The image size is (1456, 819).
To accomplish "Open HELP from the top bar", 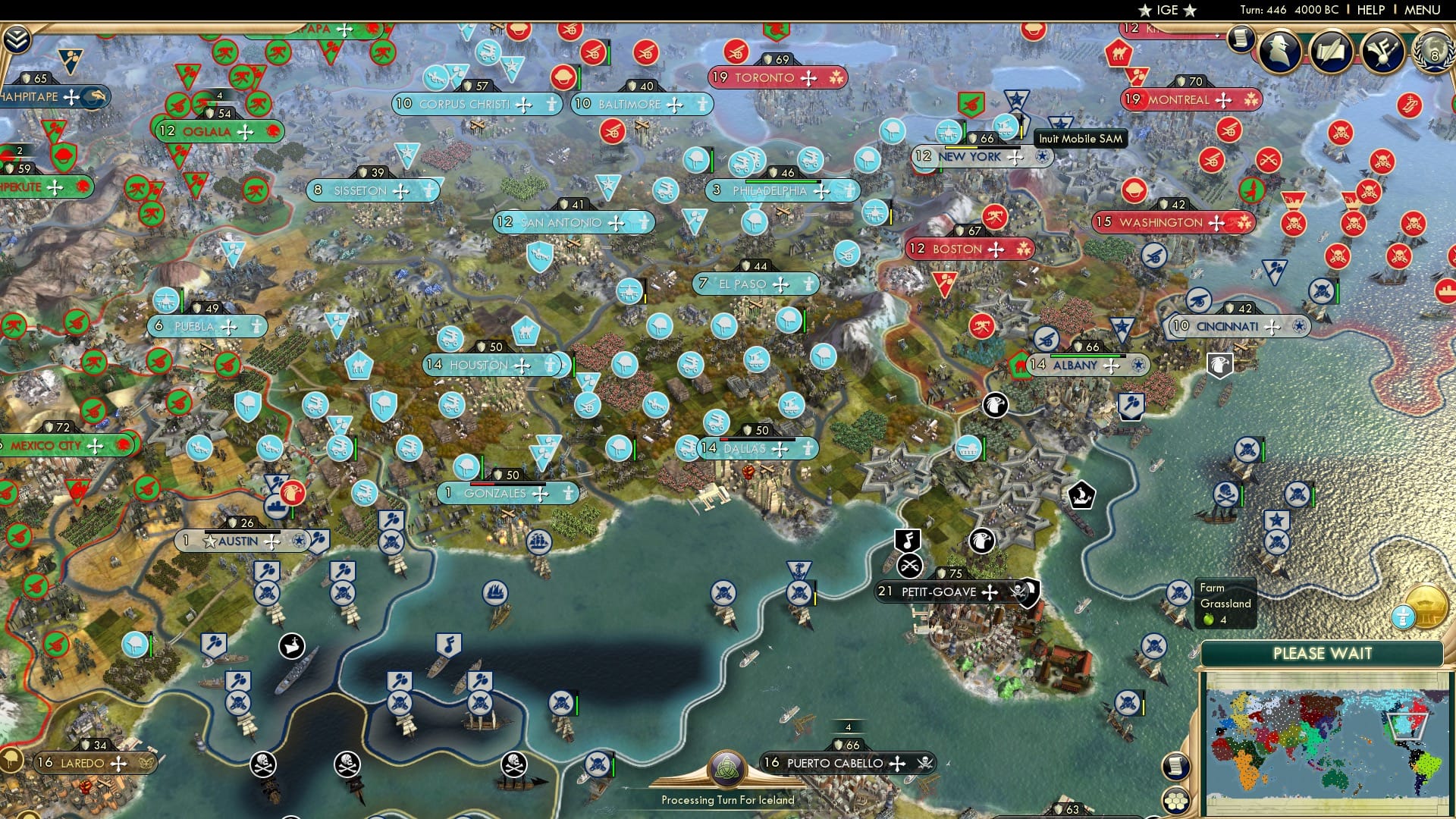I will [x=1370, y=10].
